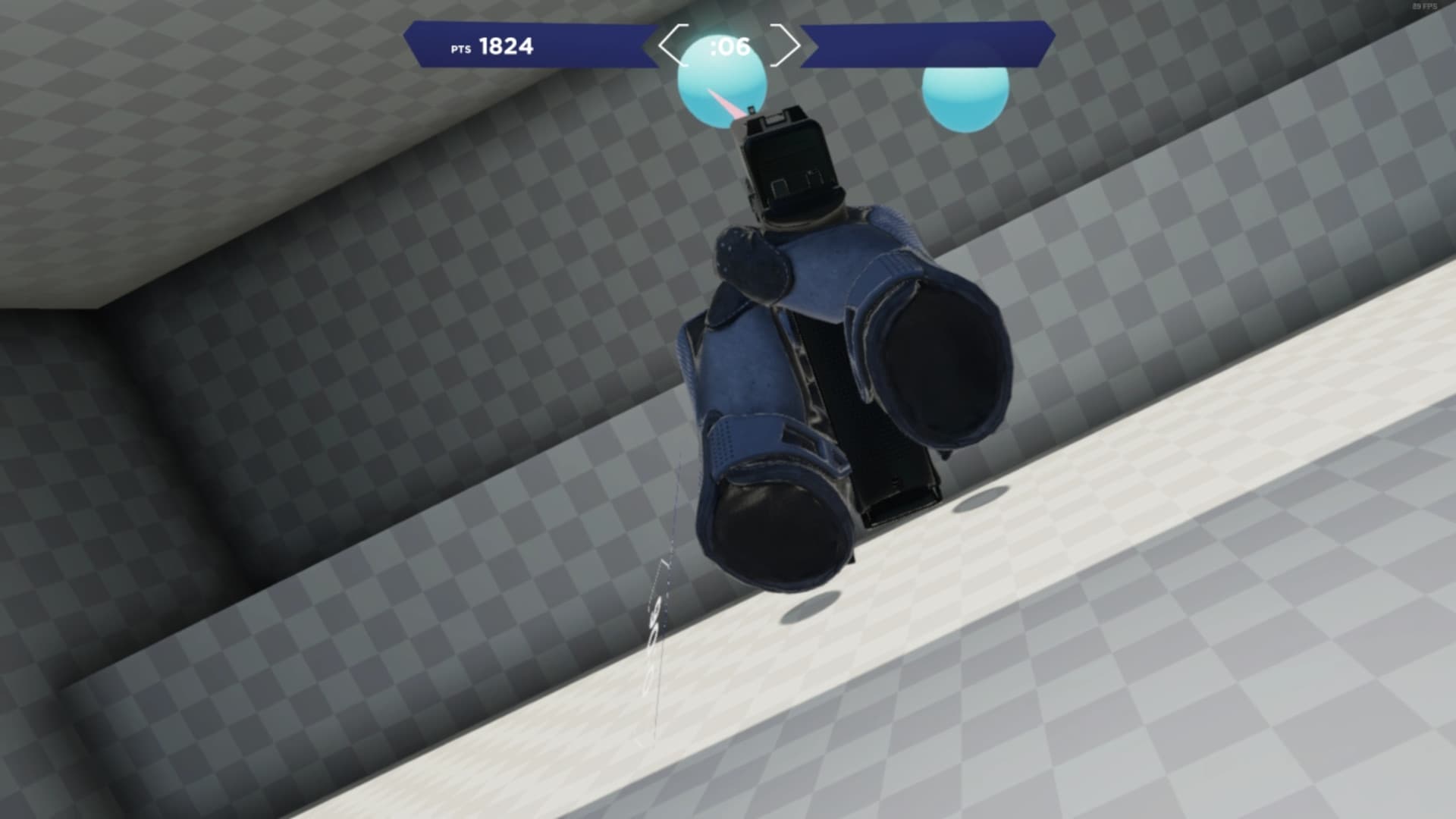Toggle the right glove gauntlet
1456x819 pixels.
(940, 356)
